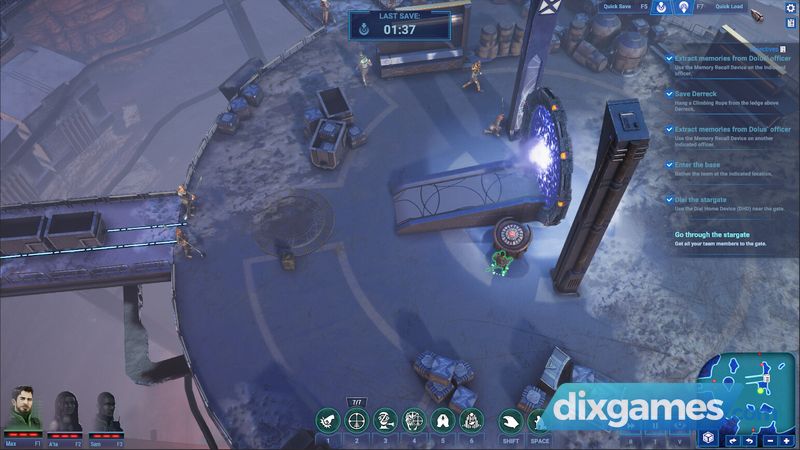Select A'ta's character portrait

point(67,412)
